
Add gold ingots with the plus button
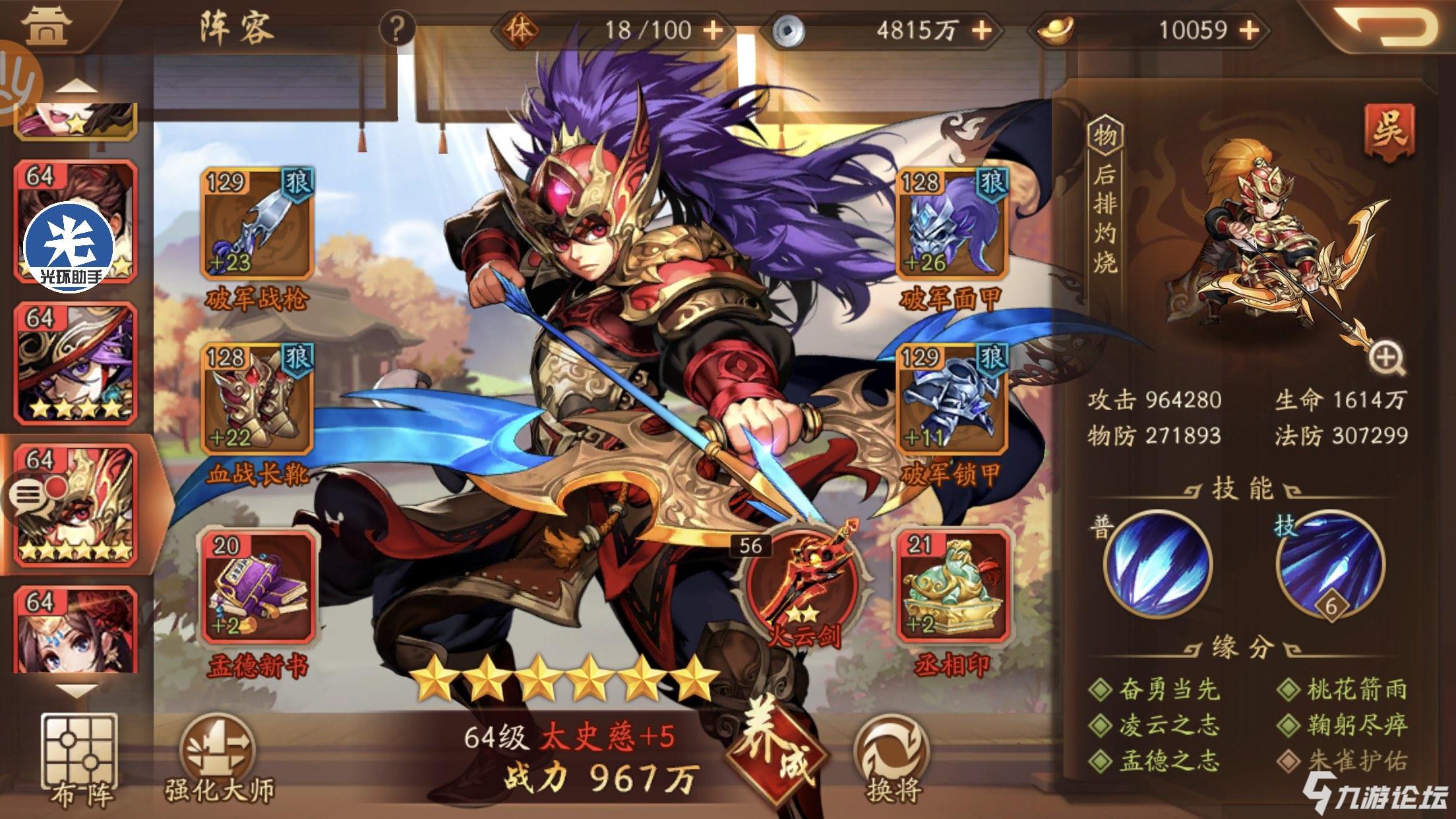tap(1250, 30)
